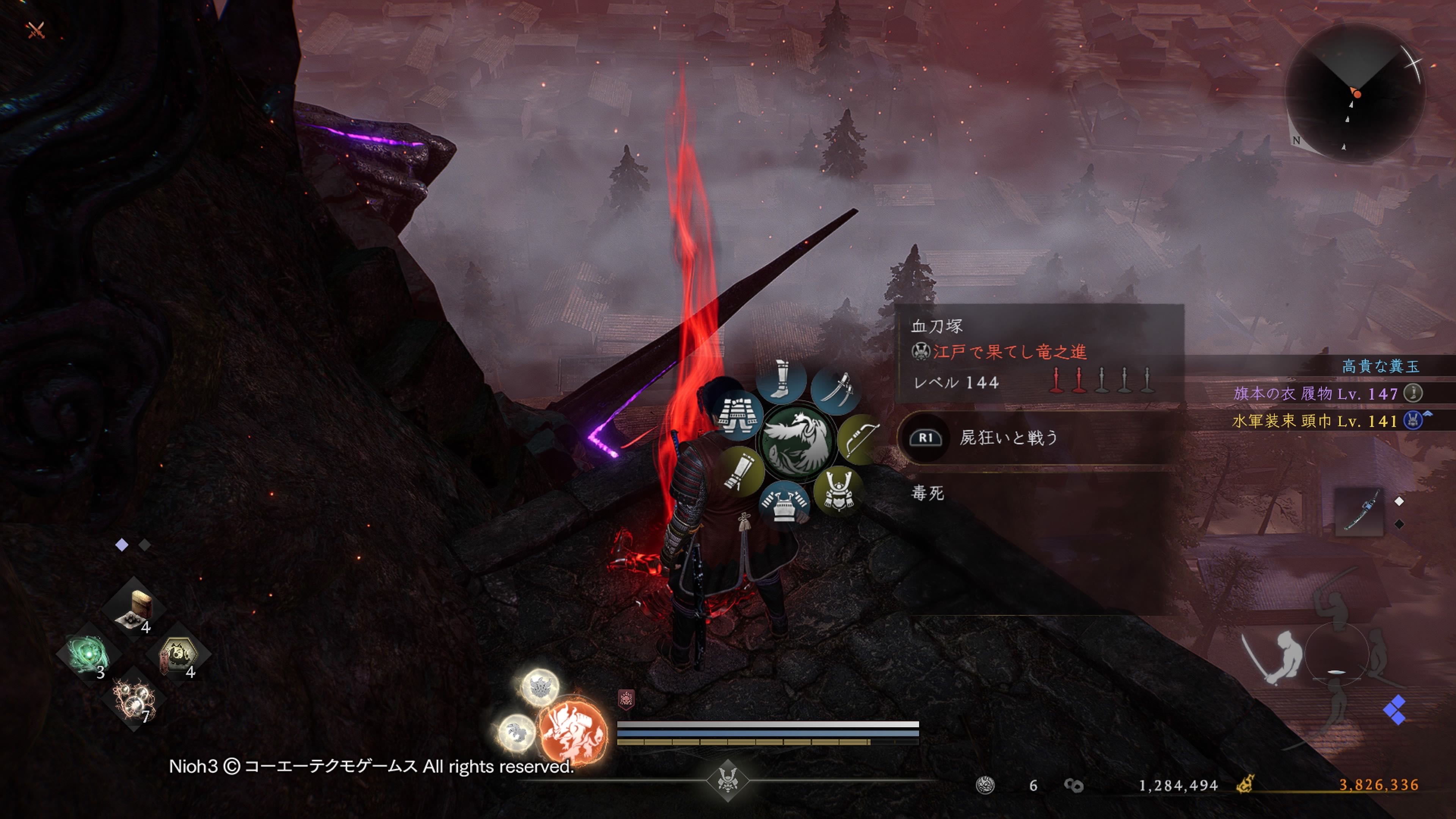Click the 水軍装束 頭巾 Lv. 141 loot entry
The width and height of the screenshot is (1456, 819).
click(1315, 421)
